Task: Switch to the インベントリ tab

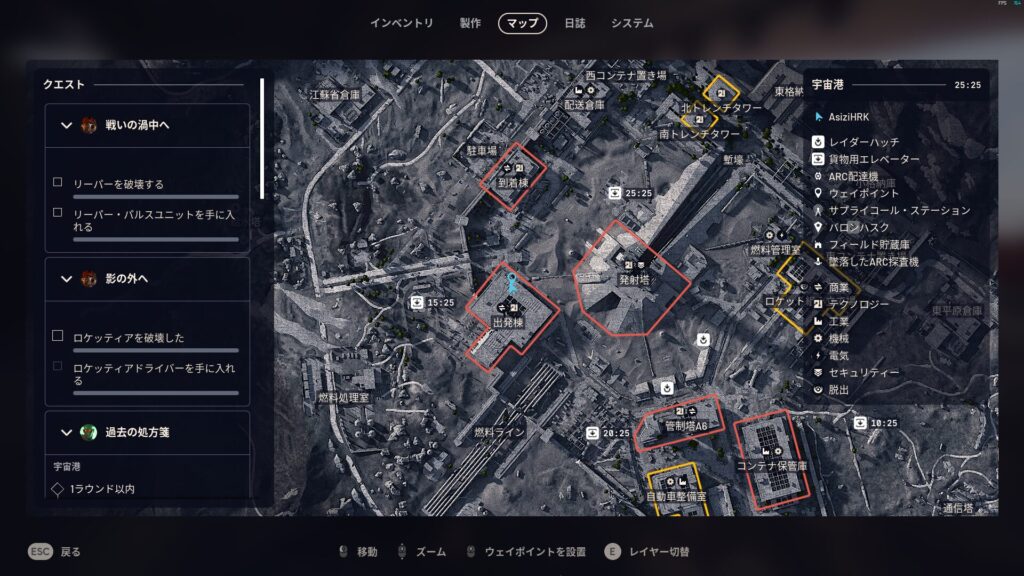Action: click(x=401, y=23)
